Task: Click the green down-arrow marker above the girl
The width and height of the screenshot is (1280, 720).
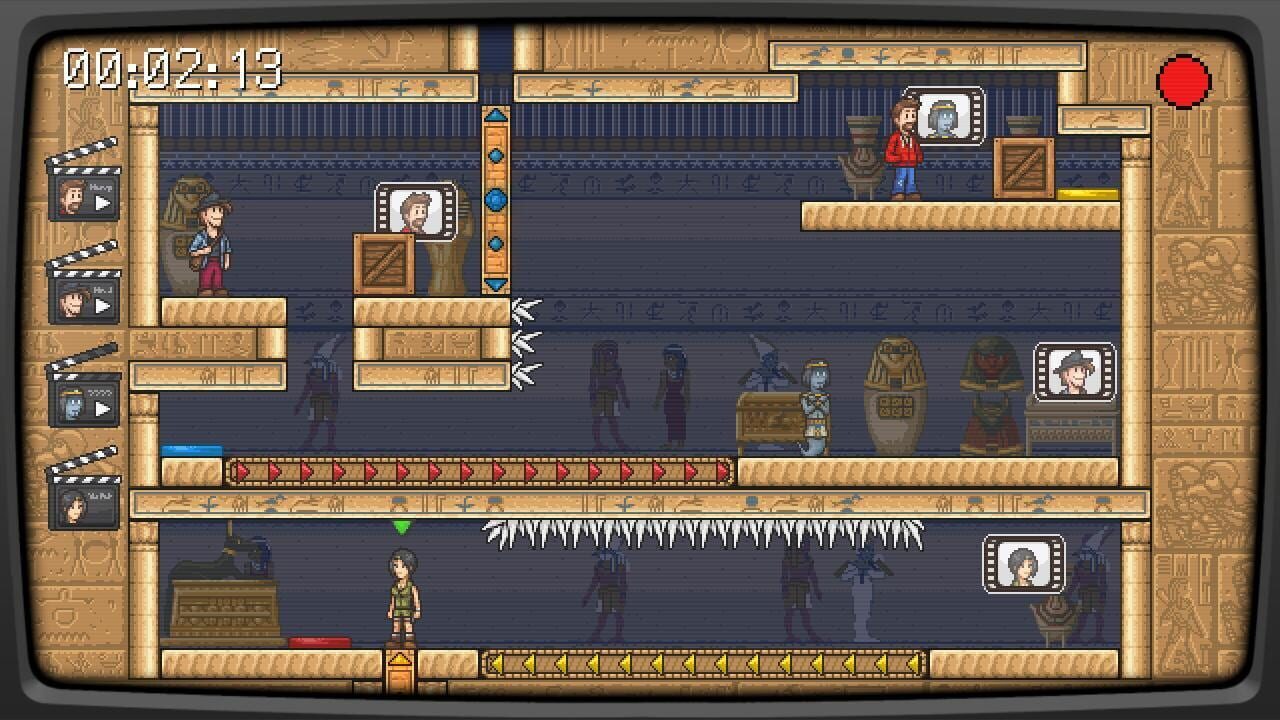Action: [x=404, y=528]
